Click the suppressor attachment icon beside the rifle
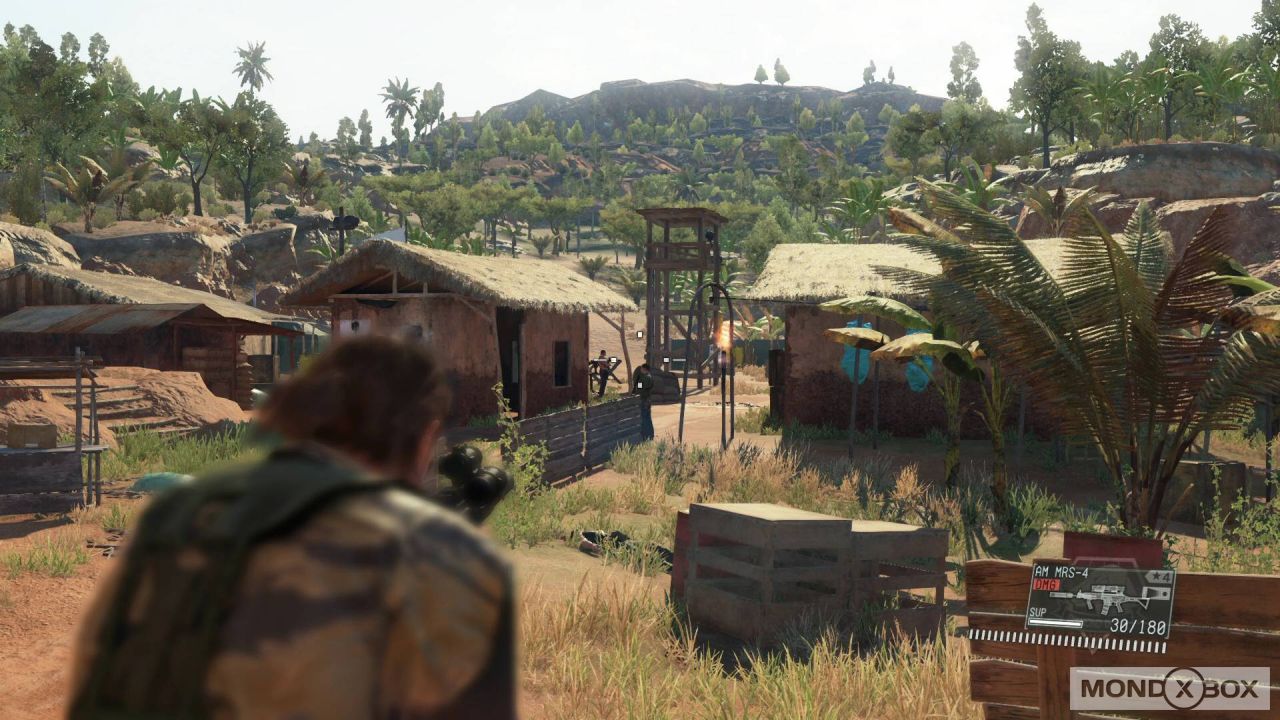1280x720 pixels. tap(1062, 595)
